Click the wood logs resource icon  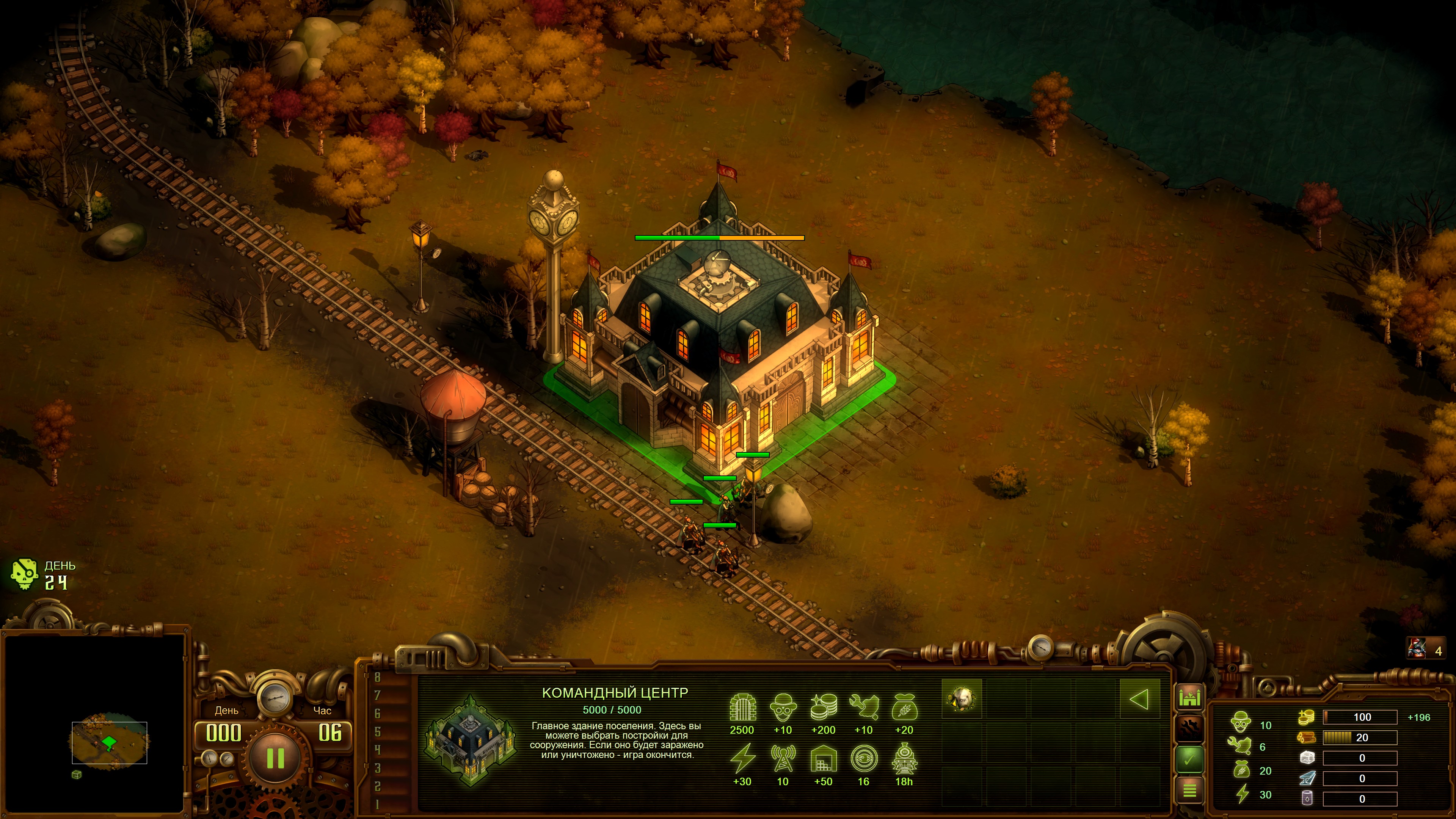[1306, 737]
